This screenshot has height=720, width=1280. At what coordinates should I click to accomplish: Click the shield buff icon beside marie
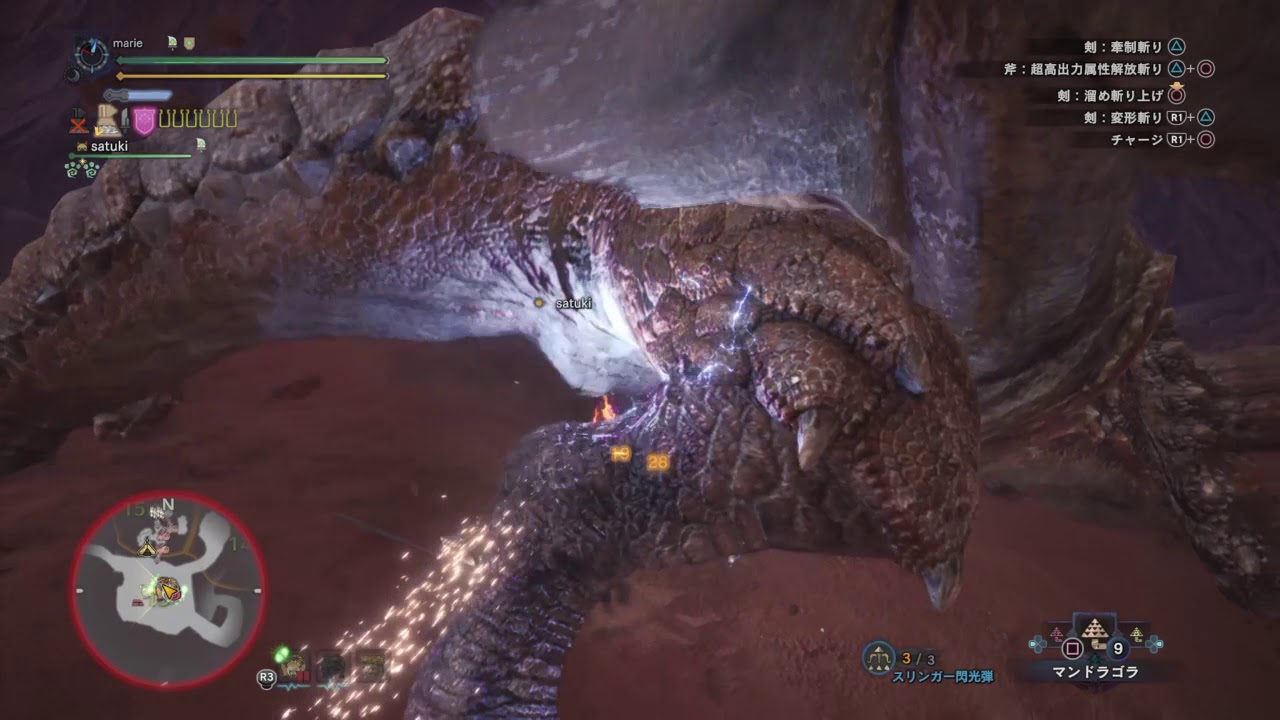click(189, 43)
